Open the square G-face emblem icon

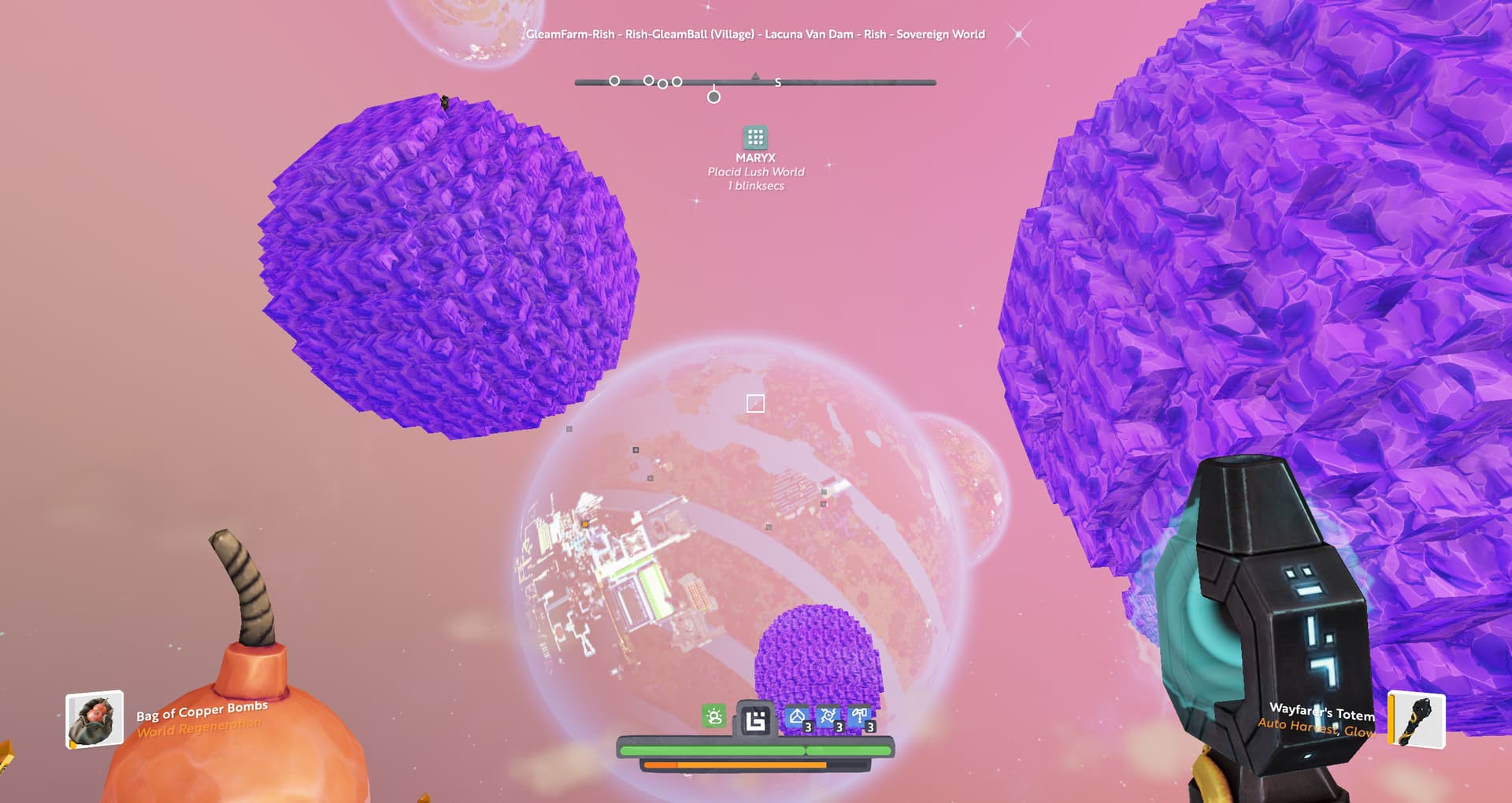pyautogui.click(x=755, y=720)
